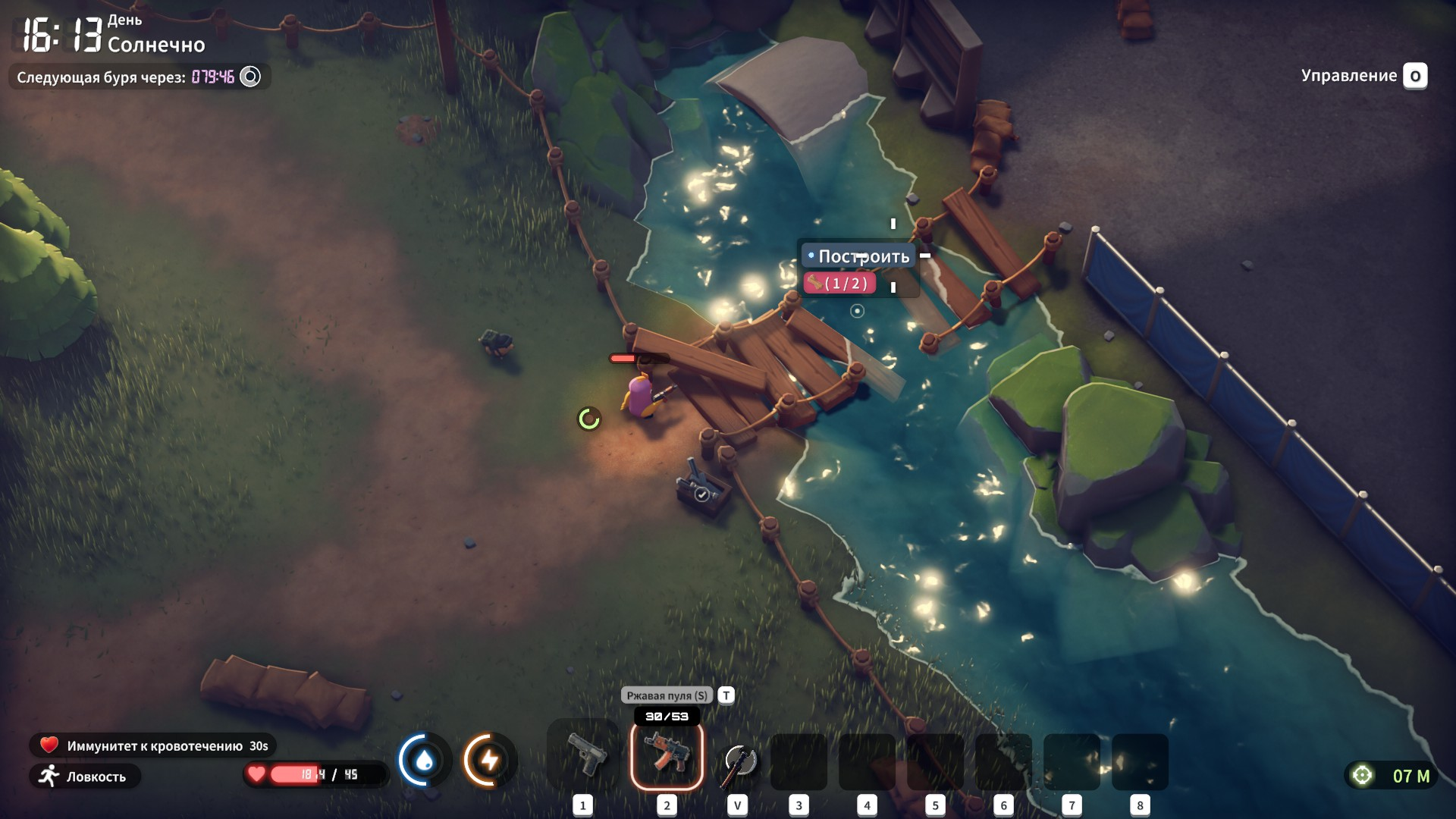Click the next storm timer icon
The height and width of the screenshot is (819, 1456).
250,77
